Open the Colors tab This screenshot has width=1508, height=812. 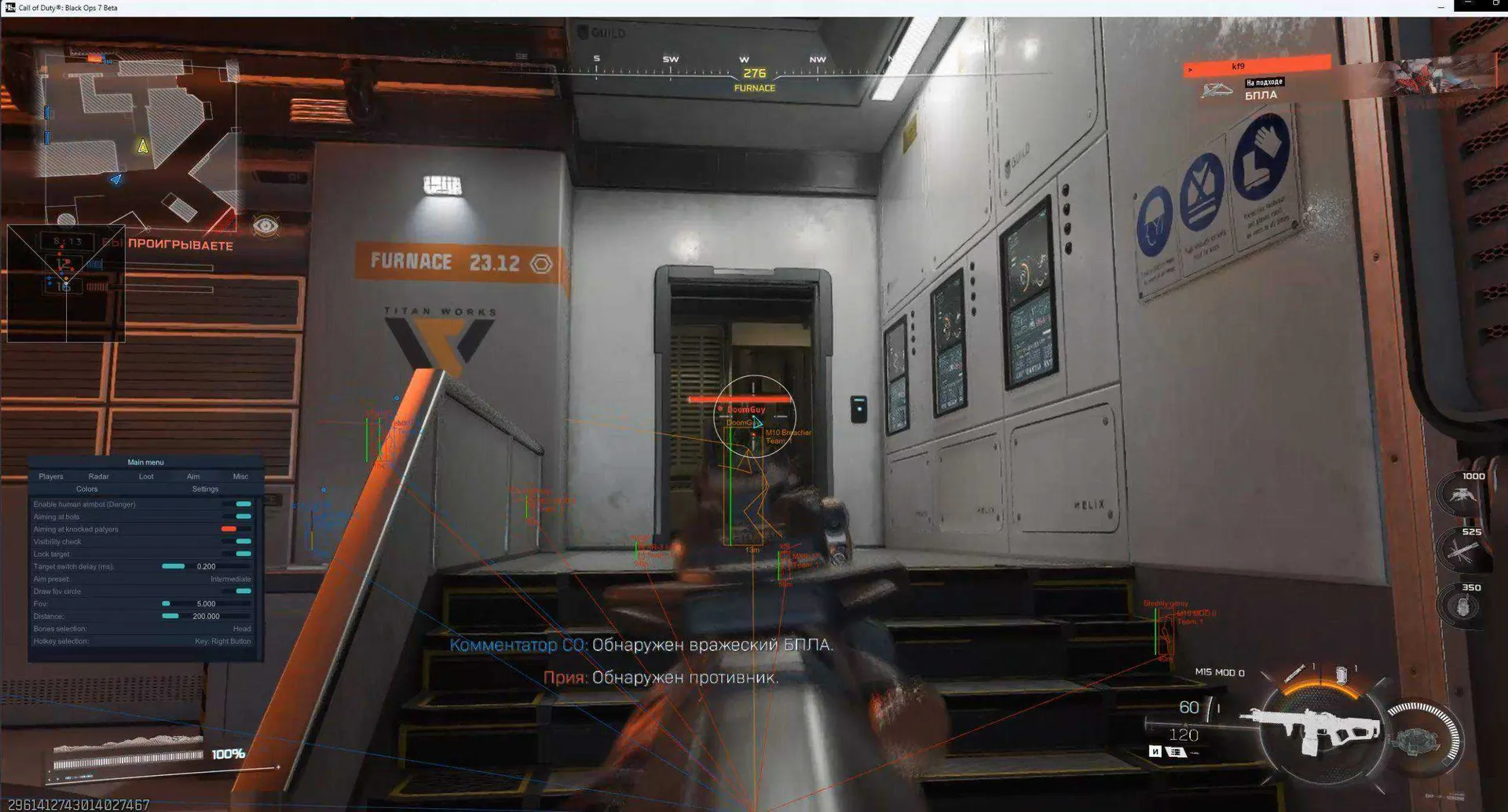tap(87, 488)
